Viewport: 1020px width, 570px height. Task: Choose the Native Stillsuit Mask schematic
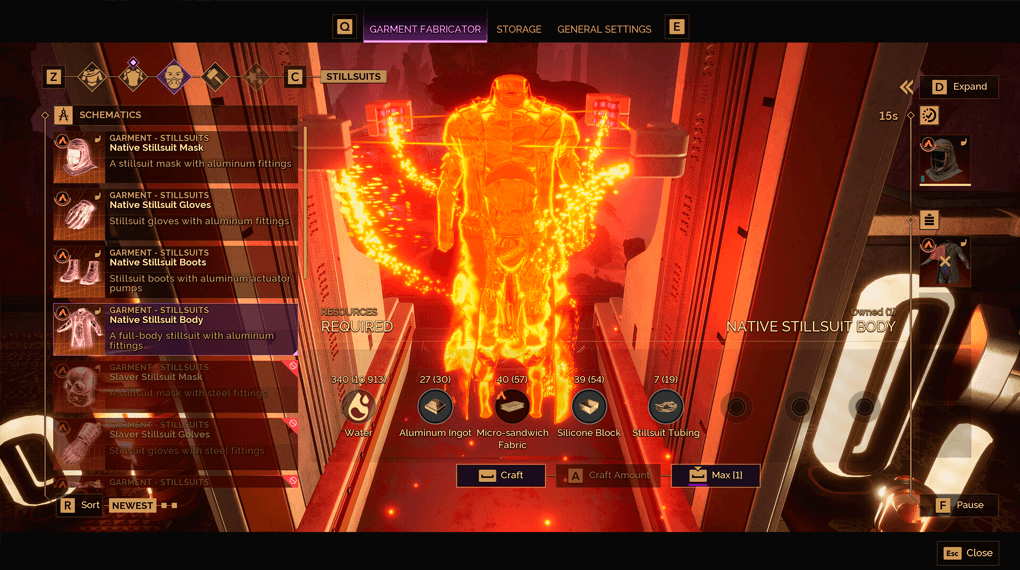click(175, 156)
